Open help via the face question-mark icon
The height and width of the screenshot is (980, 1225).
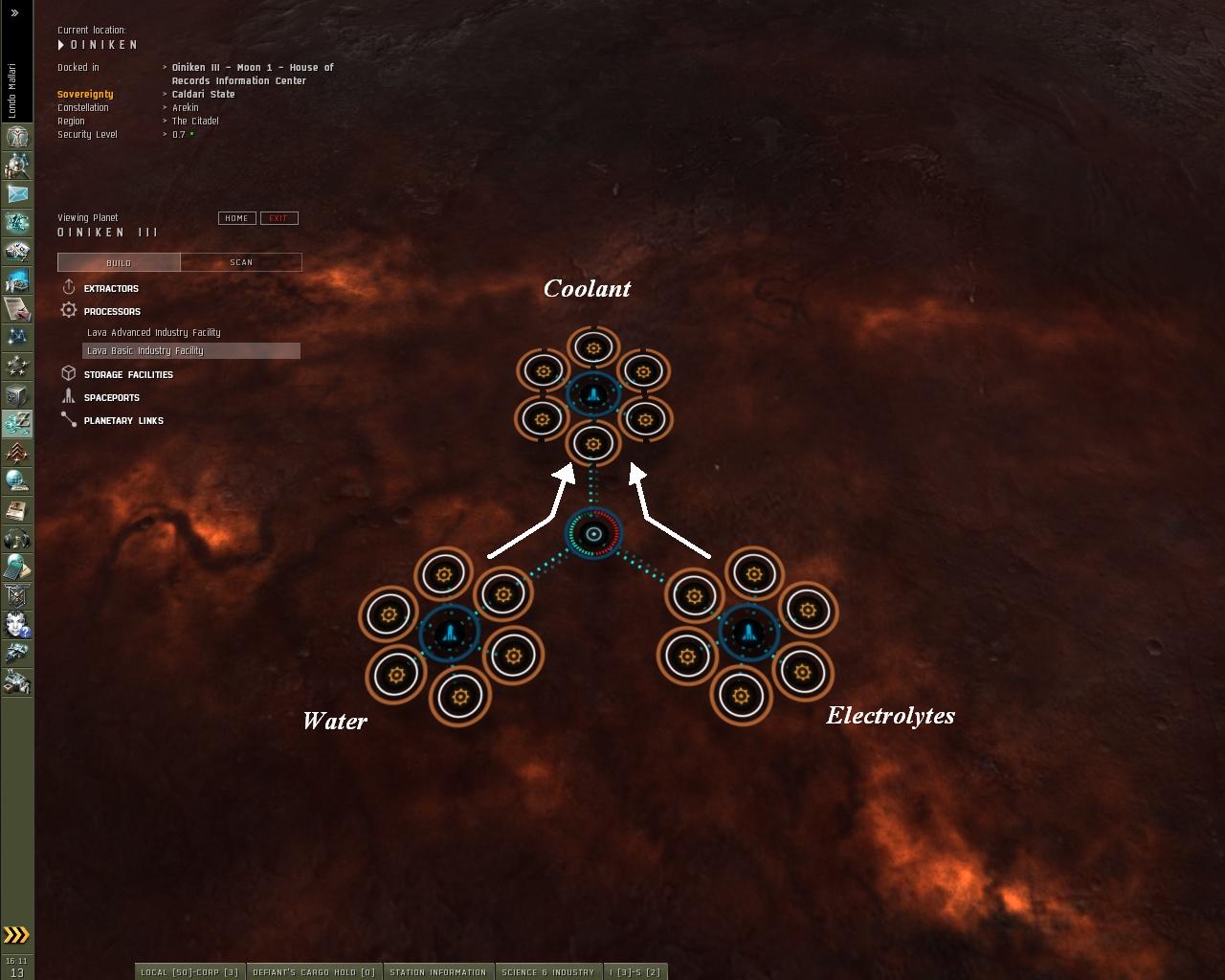point(17,624)
